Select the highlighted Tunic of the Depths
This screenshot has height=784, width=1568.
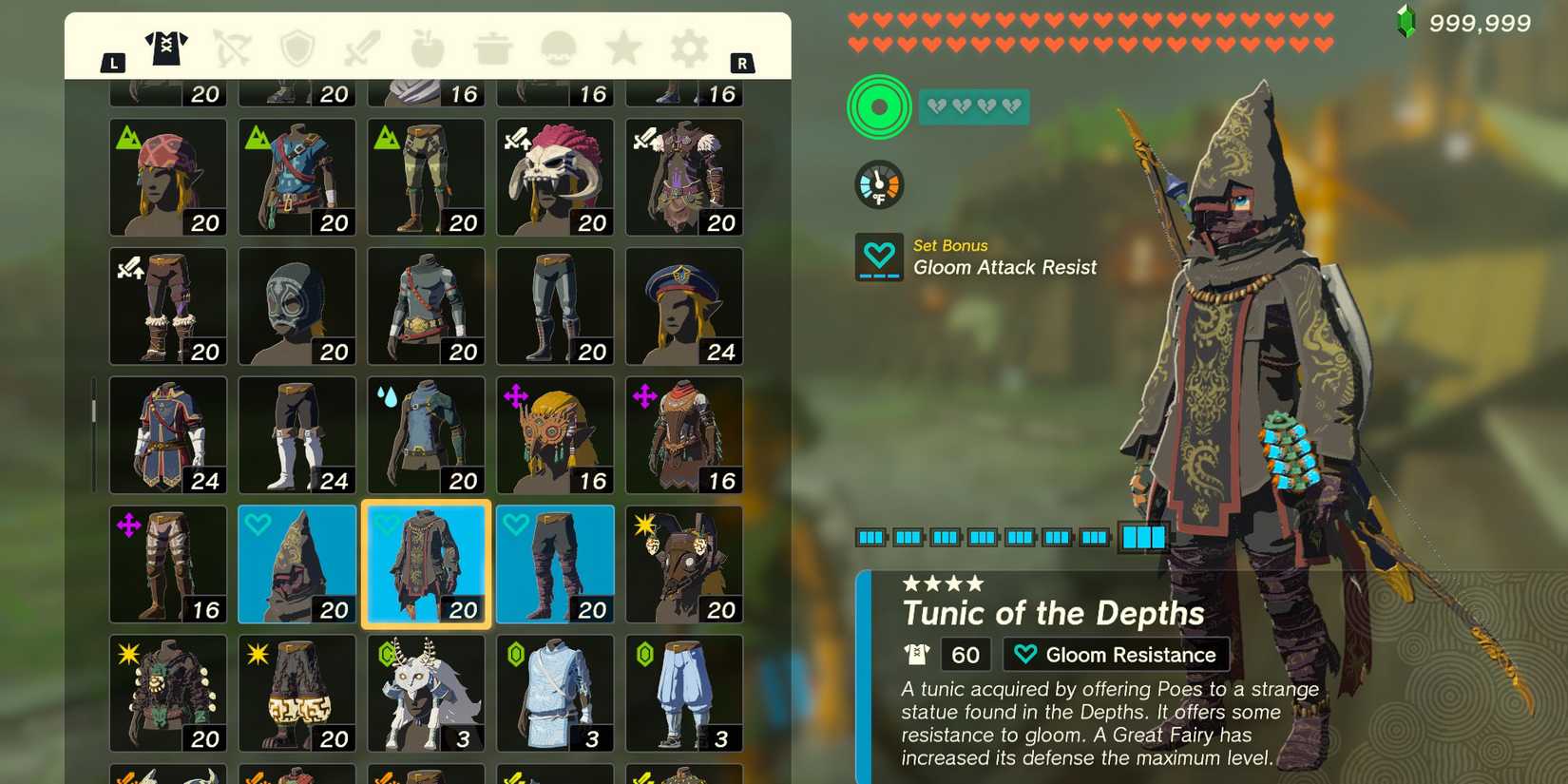[x=426, y=564]
